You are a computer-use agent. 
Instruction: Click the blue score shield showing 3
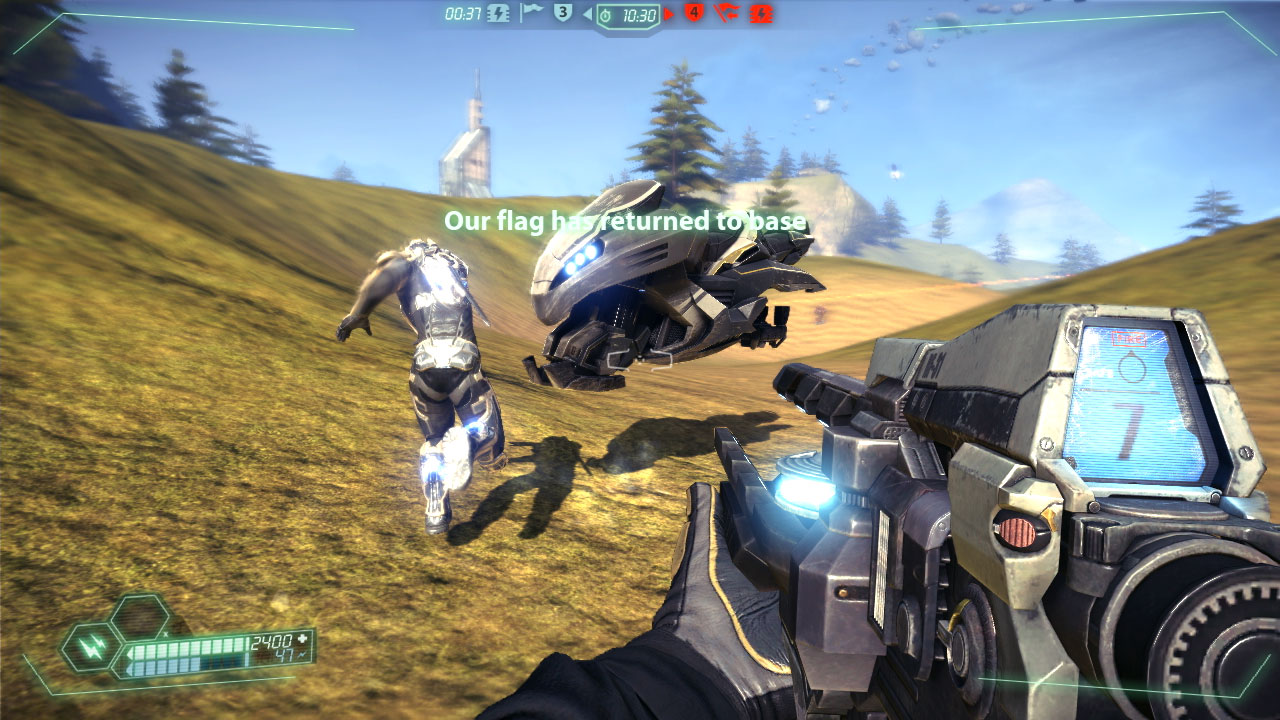point(562,13)
